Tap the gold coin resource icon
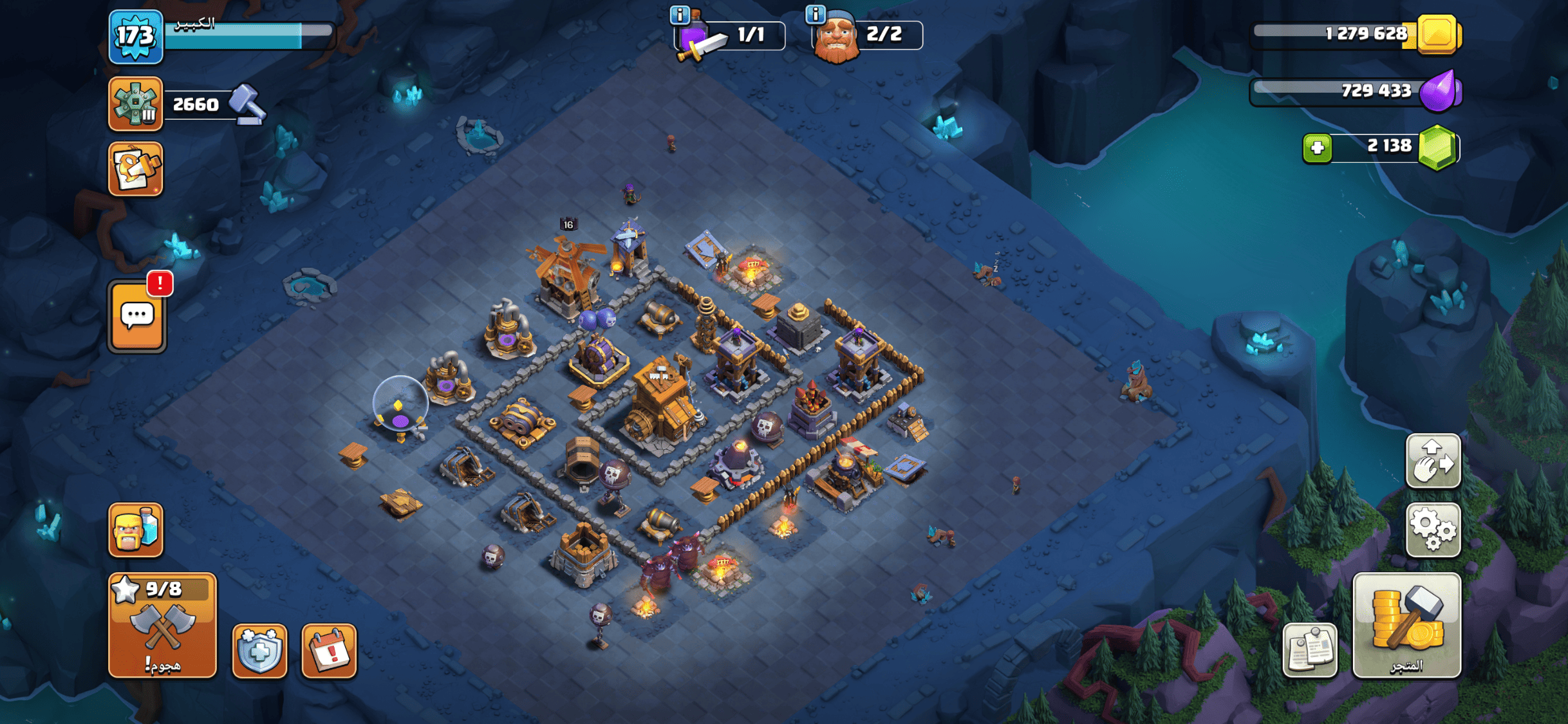Image resolution: width=1568 pixels, height=724 pixels. [1437, 34]
